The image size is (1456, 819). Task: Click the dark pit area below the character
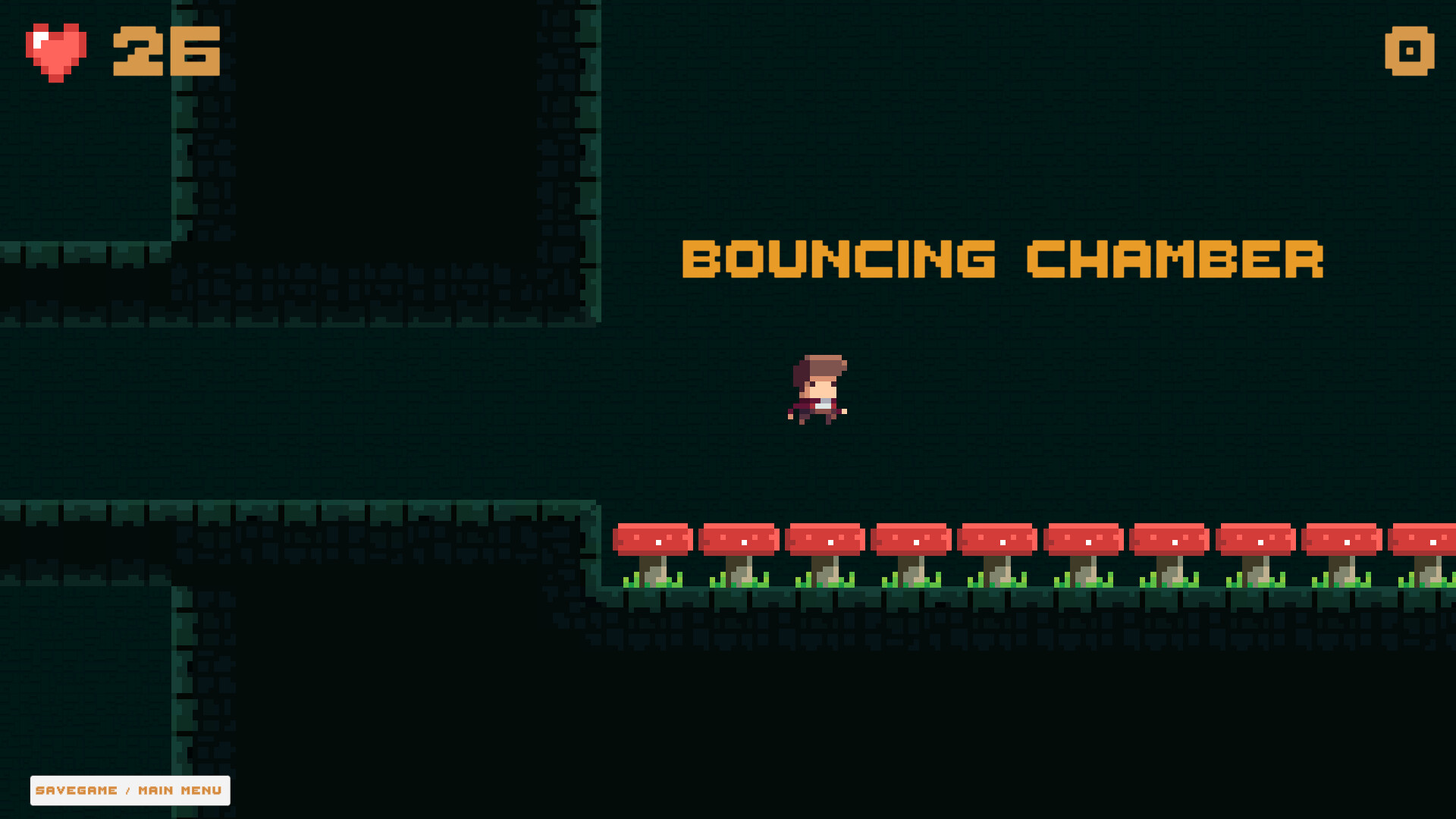pyautogui.click(x=819, y=720)
